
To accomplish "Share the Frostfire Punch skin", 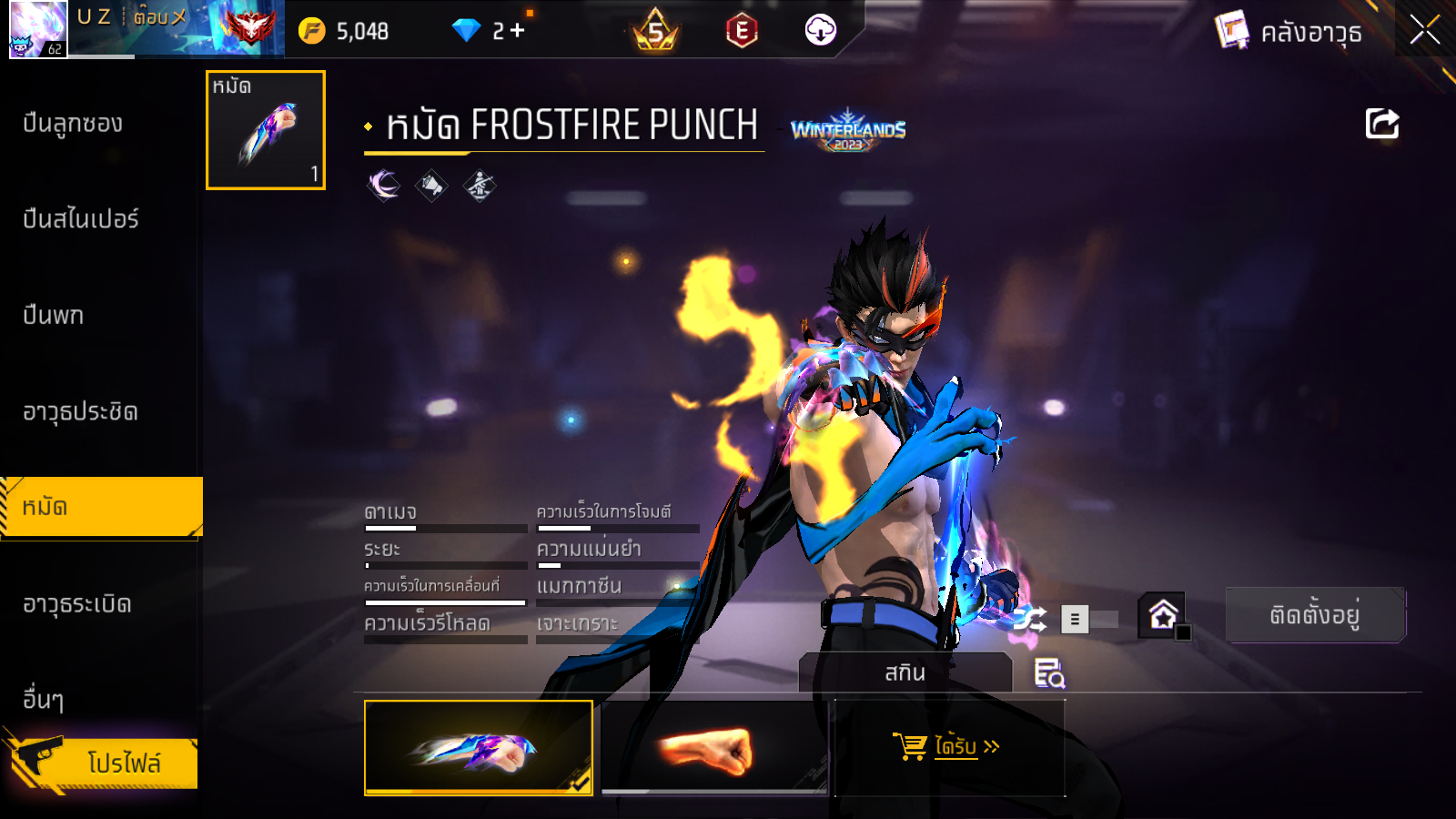I will click(x=1381, y=124).
